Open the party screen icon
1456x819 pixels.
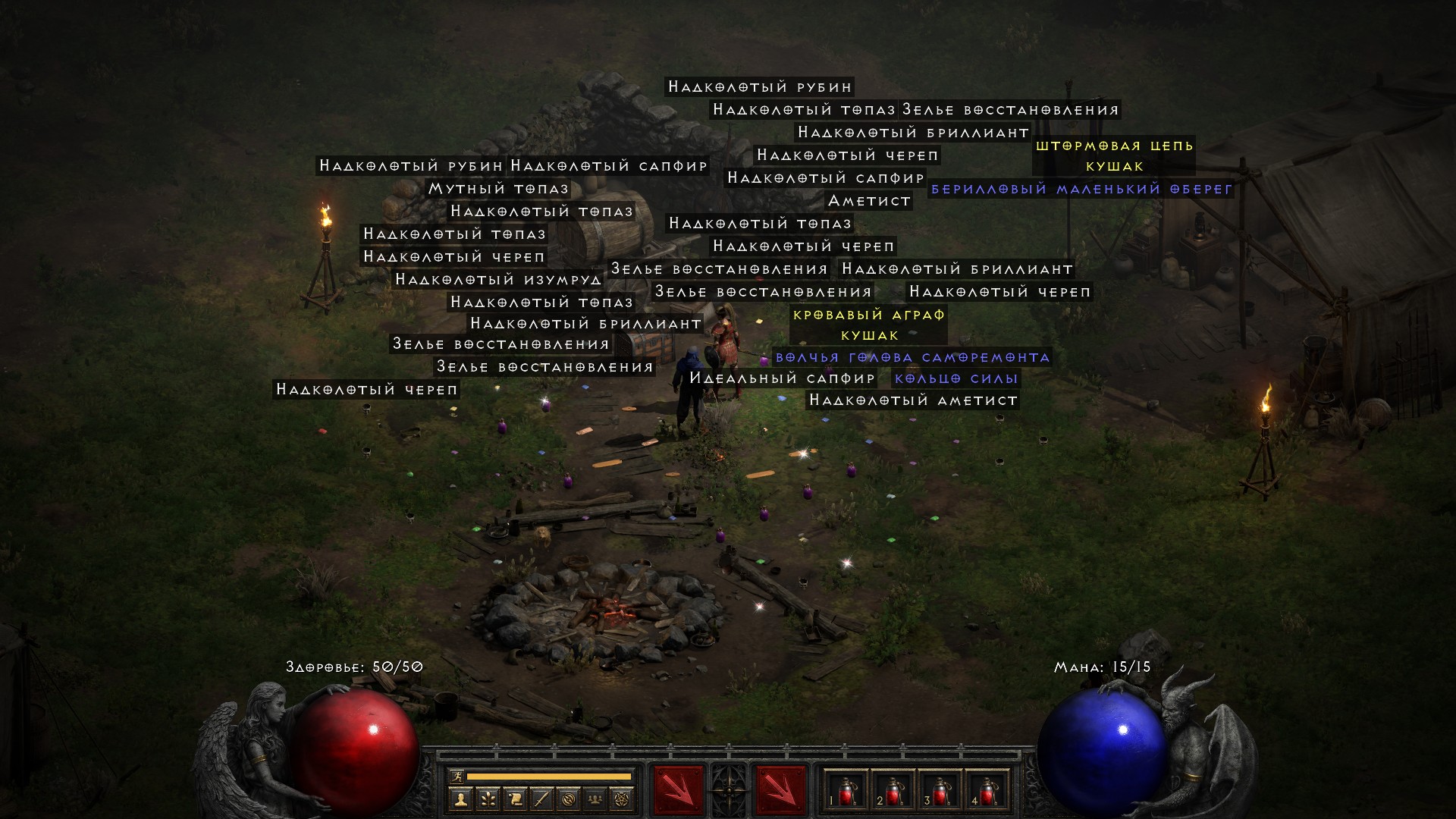pyautogui.click(x=595, y=799)
